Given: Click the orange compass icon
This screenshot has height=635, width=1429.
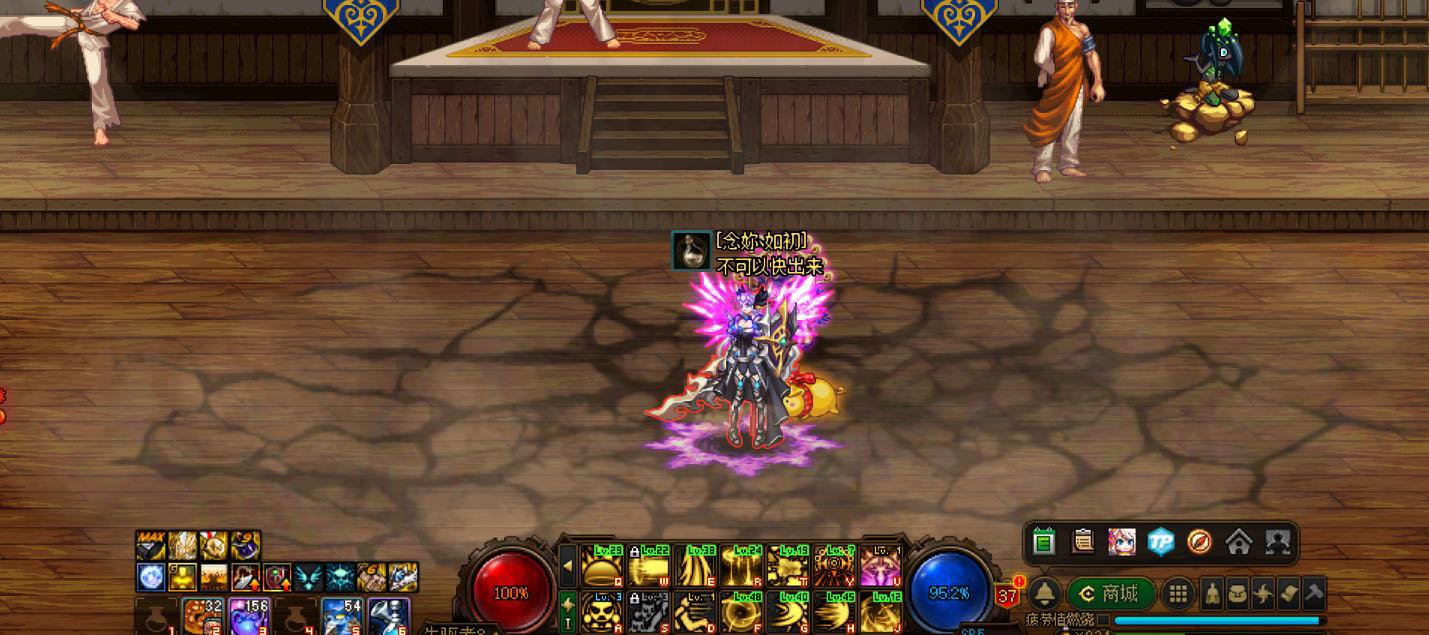Looking at the screenshot, I should click(1199, 542).
